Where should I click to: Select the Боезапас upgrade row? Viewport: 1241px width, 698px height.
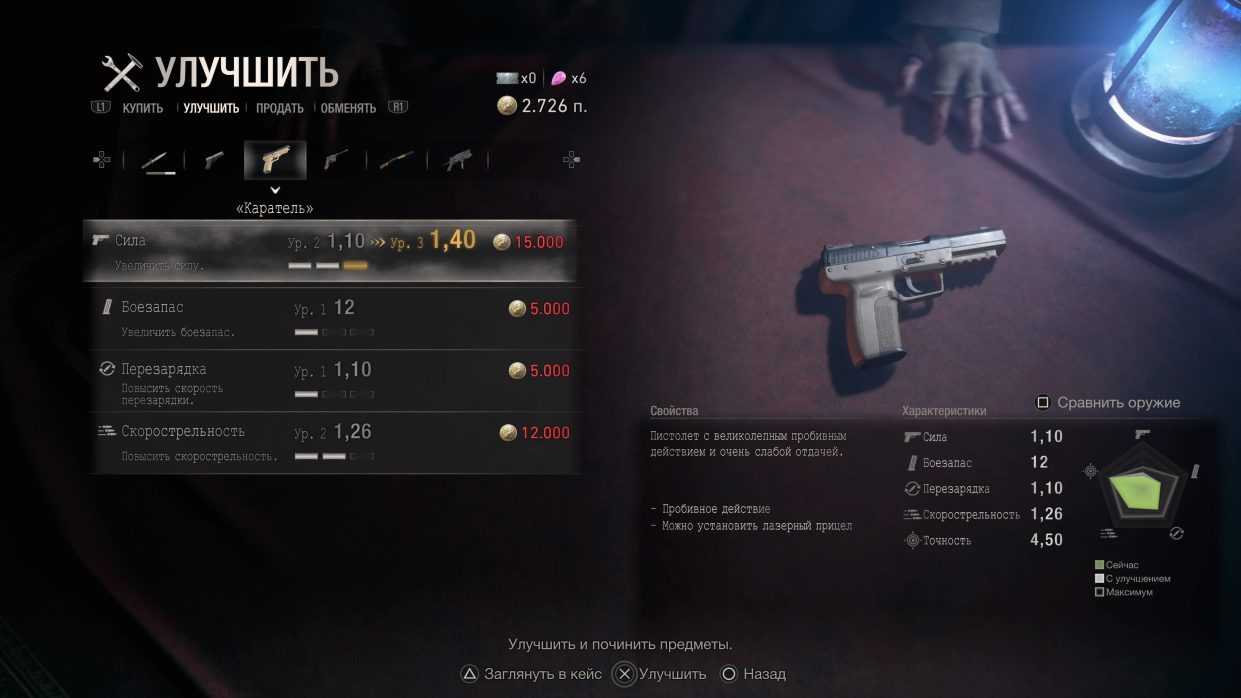330,318
